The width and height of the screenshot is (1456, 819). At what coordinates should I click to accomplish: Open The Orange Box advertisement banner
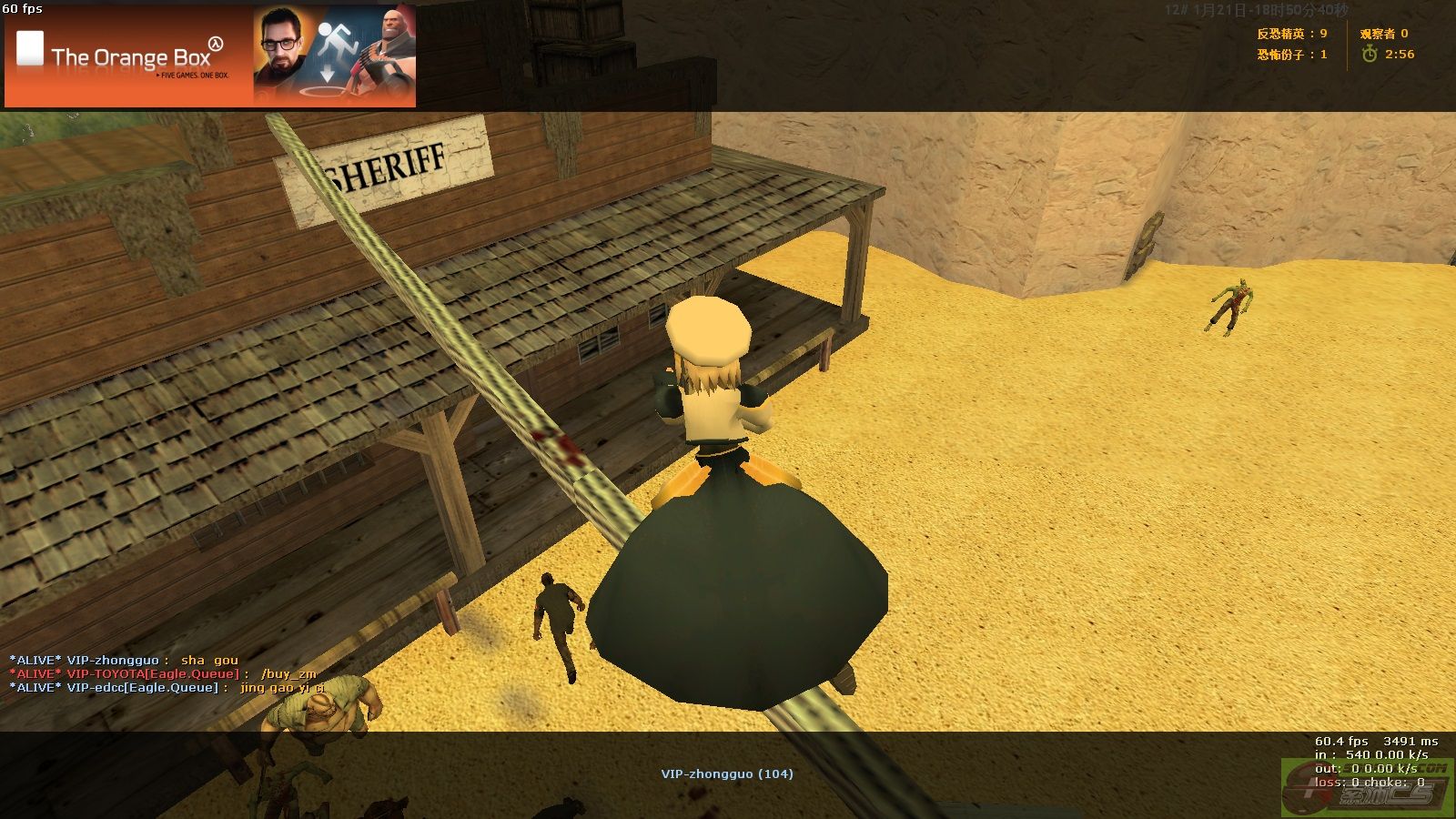pyautogui.click(x=210, y=56)
